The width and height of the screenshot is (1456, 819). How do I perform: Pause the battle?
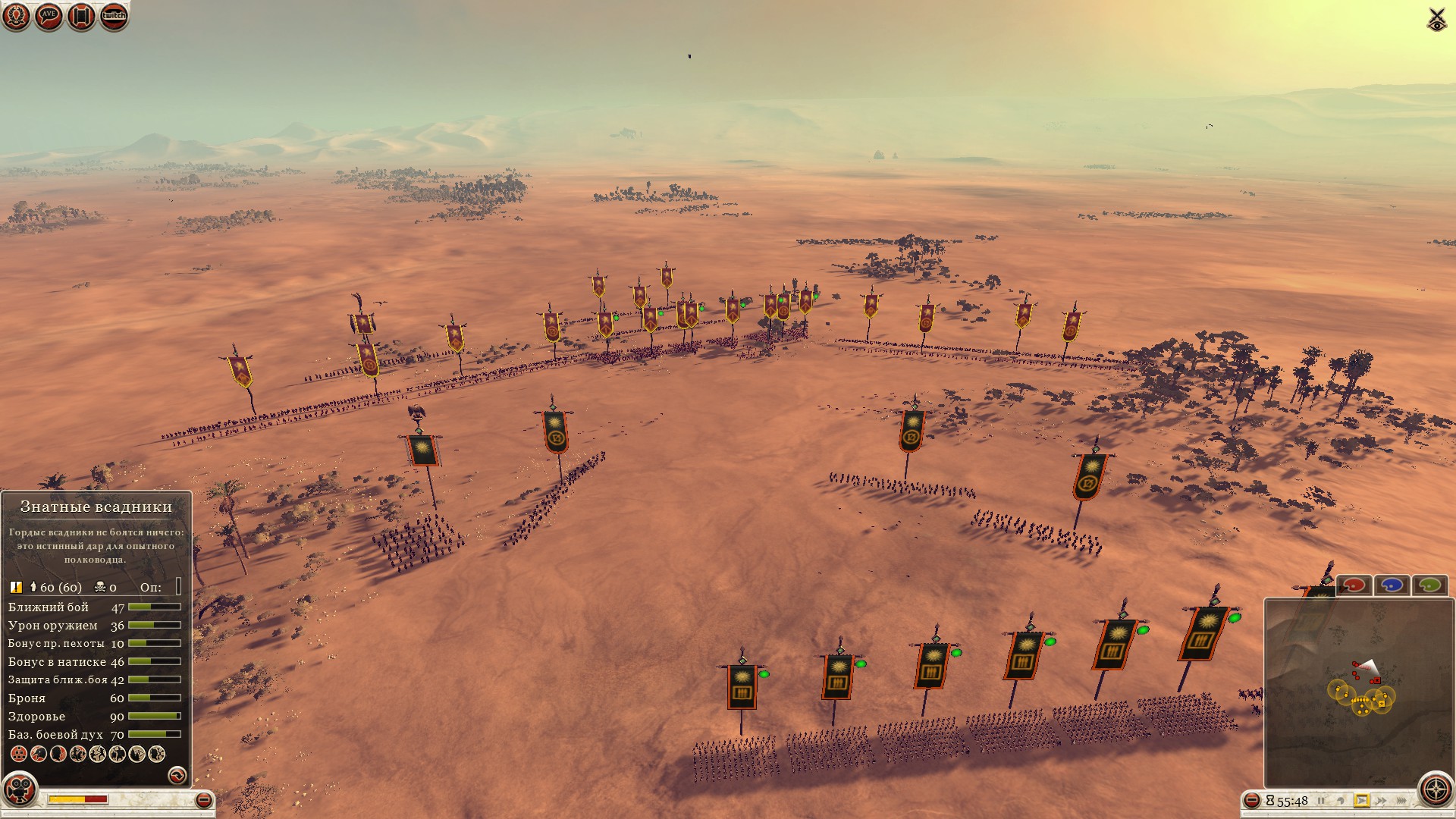[x=1321, y=801]
